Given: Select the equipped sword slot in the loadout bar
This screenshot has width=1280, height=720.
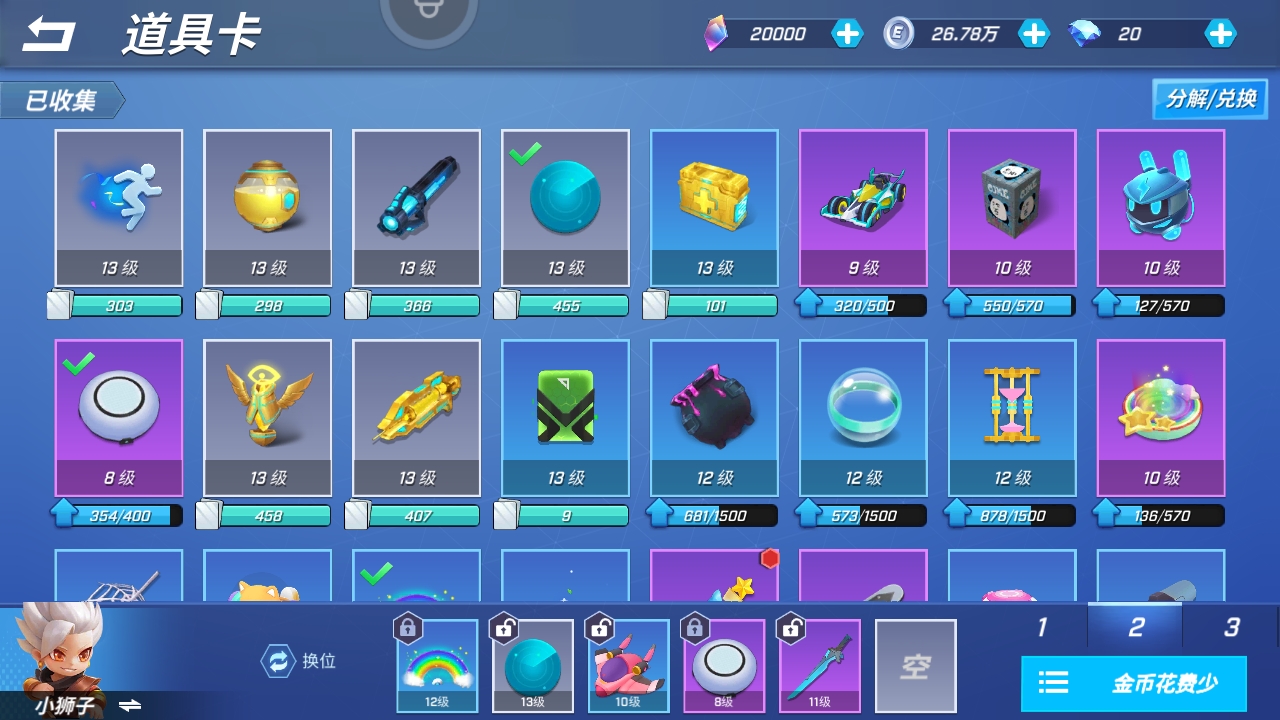Looking at the screenshot, I should click(x=819, y=665).
